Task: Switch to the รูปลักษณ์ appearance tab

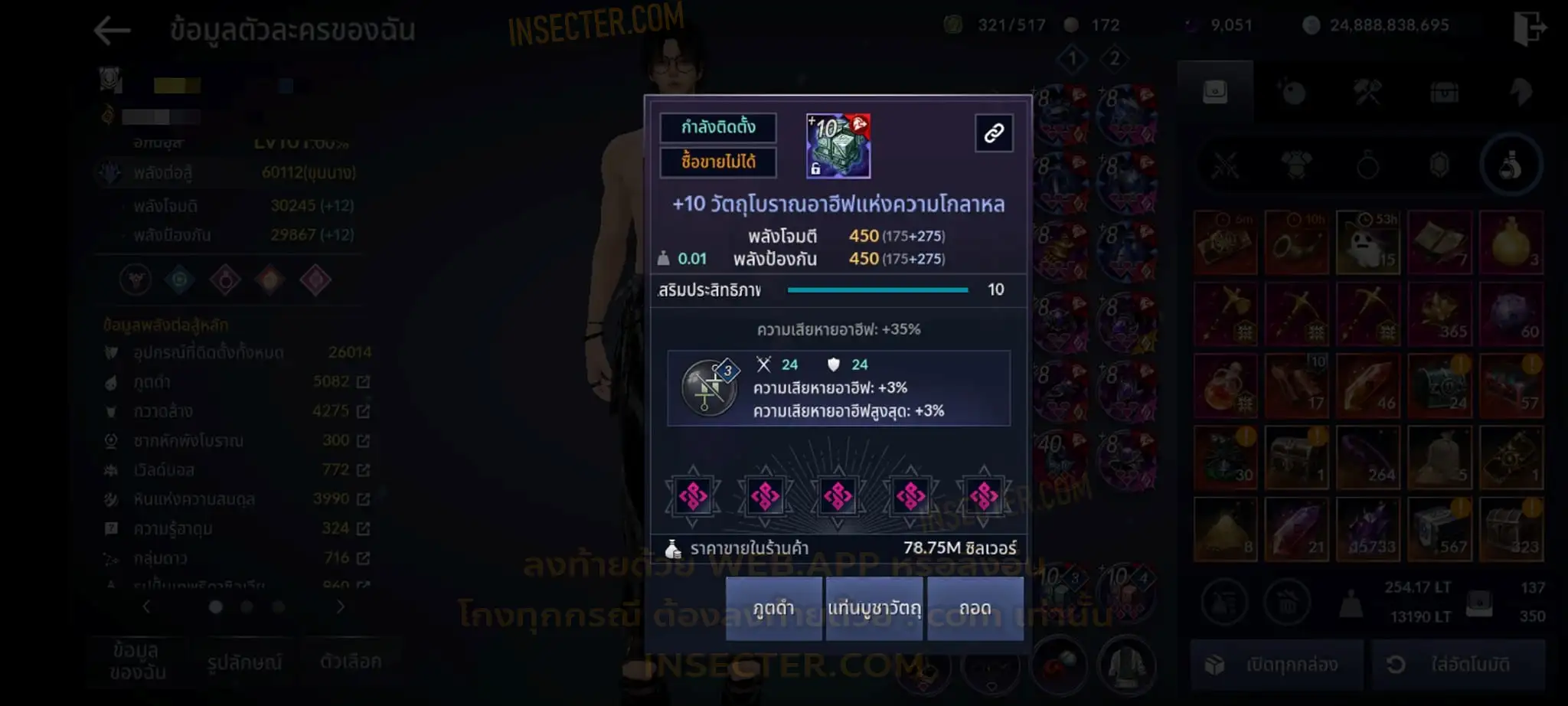Action: click(244, 662)
